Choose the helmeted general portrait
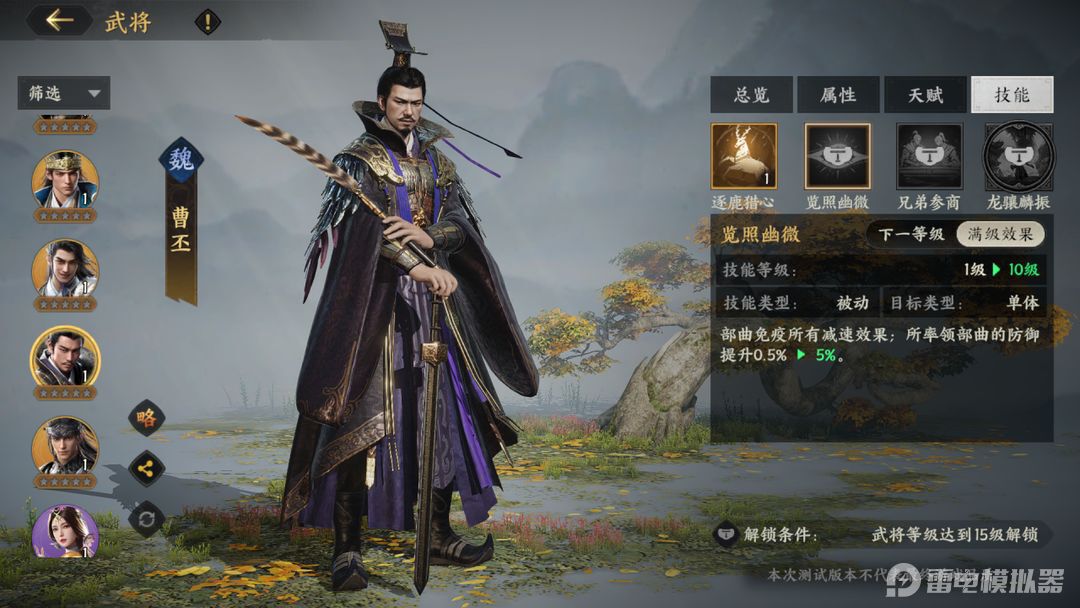 (65, 445)
